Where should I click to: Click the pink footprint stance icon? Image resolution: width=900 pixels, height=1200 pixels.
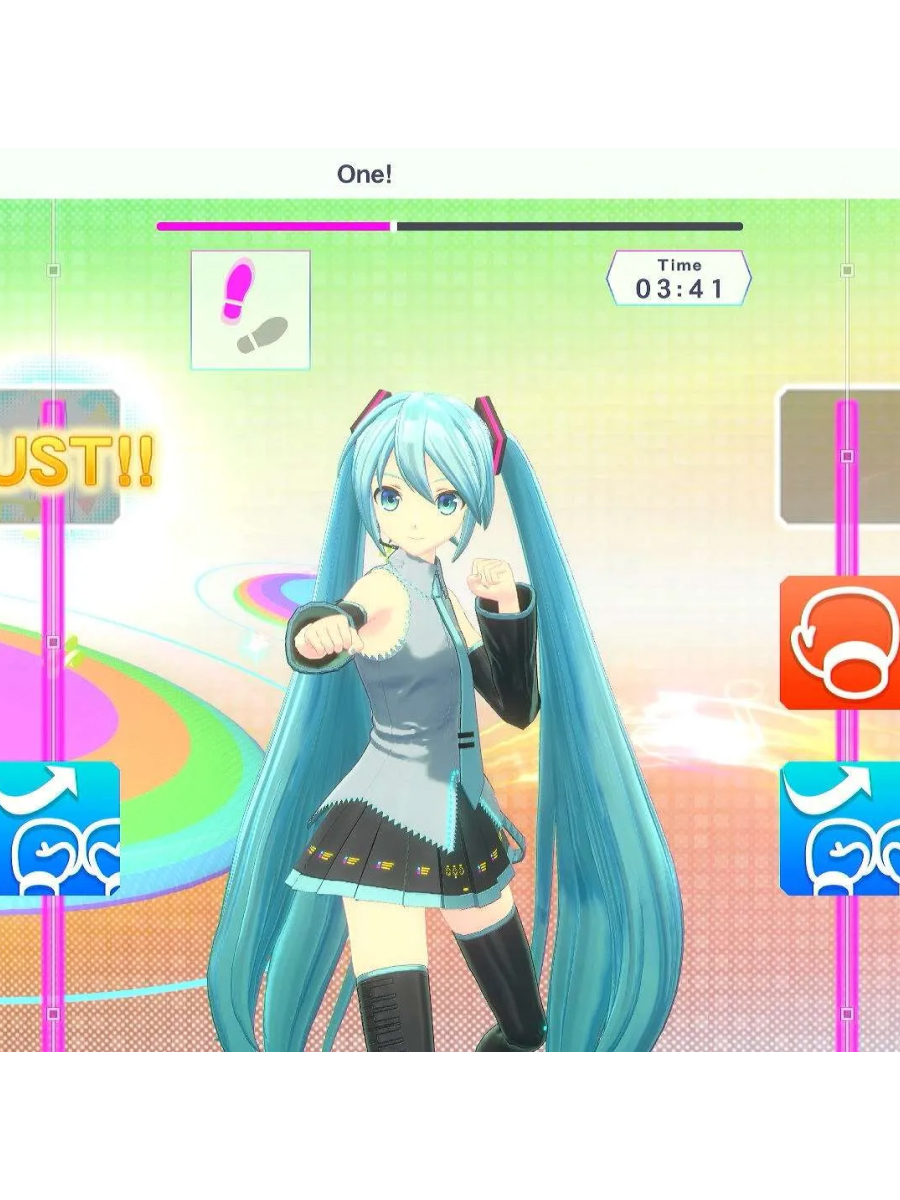click(x=250, y=309)
